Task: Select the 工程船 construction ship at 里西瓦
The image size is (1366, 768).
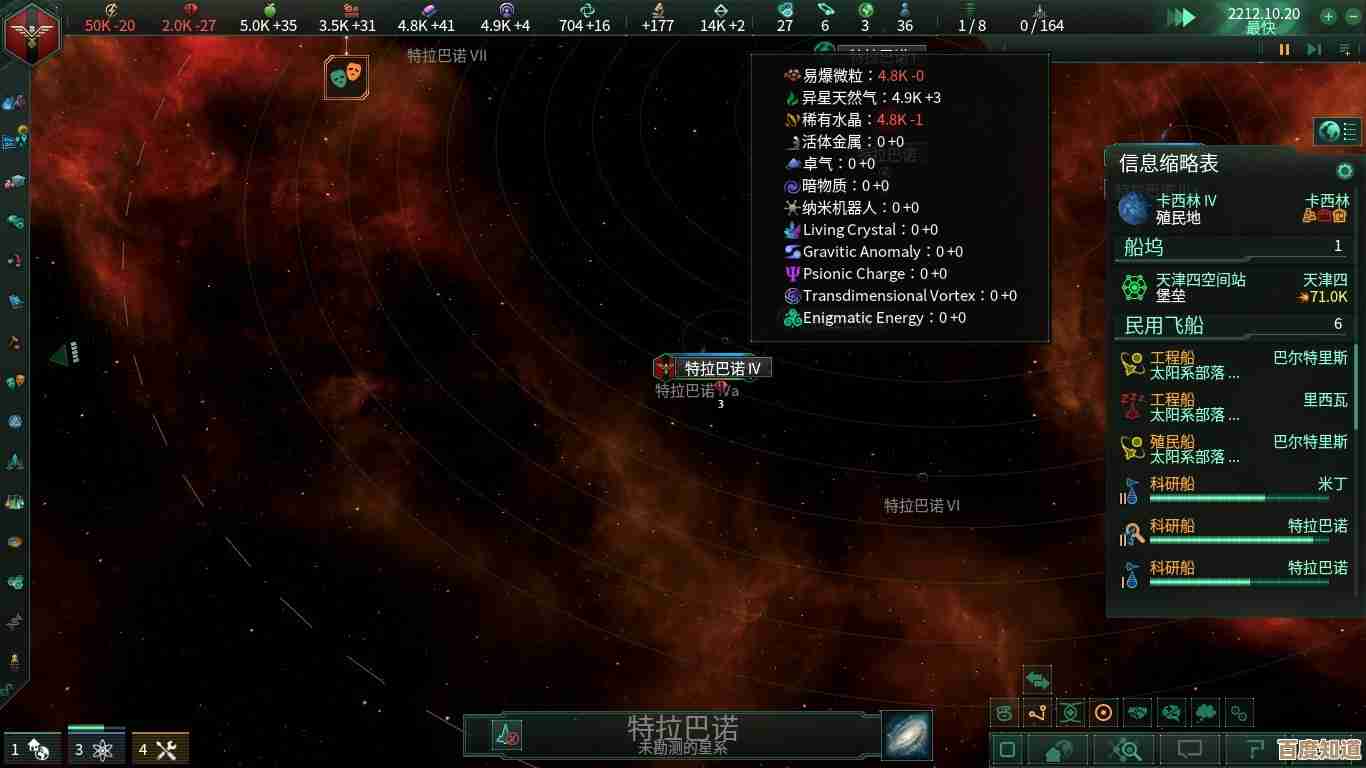Action: coord(1232,407)
